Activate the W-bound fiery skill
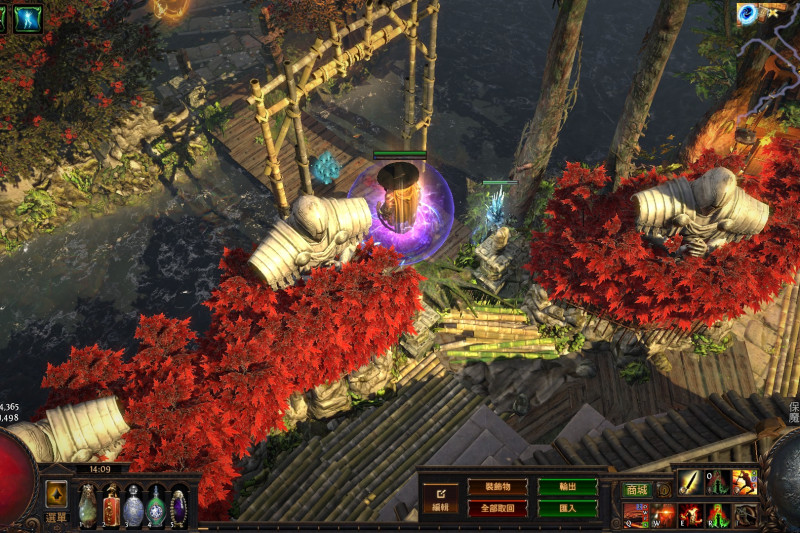The width and height of the screenshot is (800, 533). point(663,515)
